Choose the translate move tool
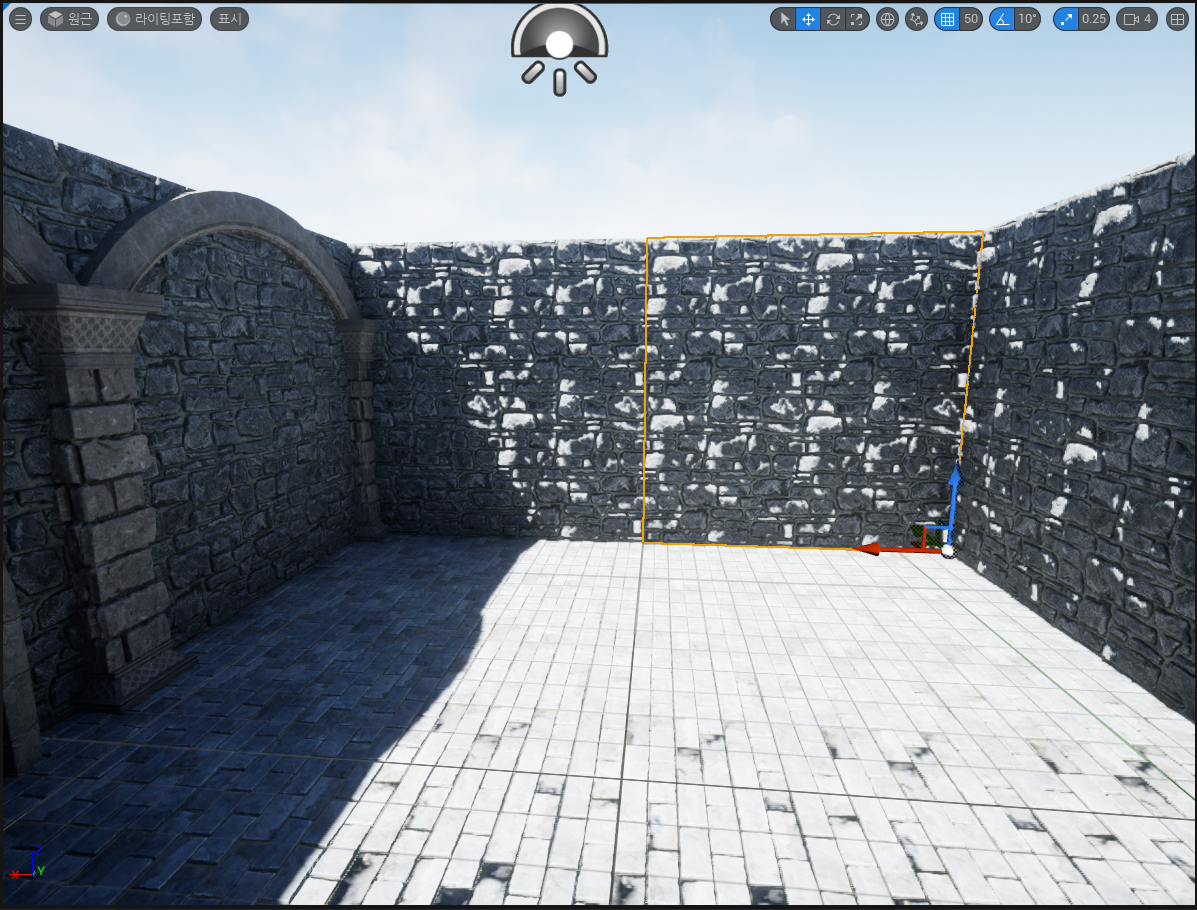Image resolution: width=1197 pixels, height=910 pixels. click(x=808, y=19)
